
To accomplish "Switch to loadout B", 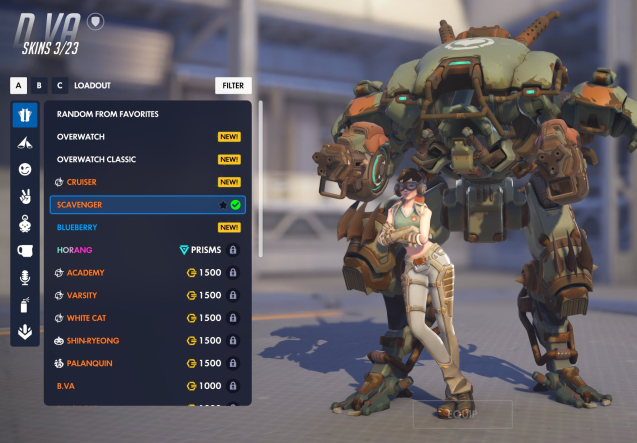I will tap(39, 86).
